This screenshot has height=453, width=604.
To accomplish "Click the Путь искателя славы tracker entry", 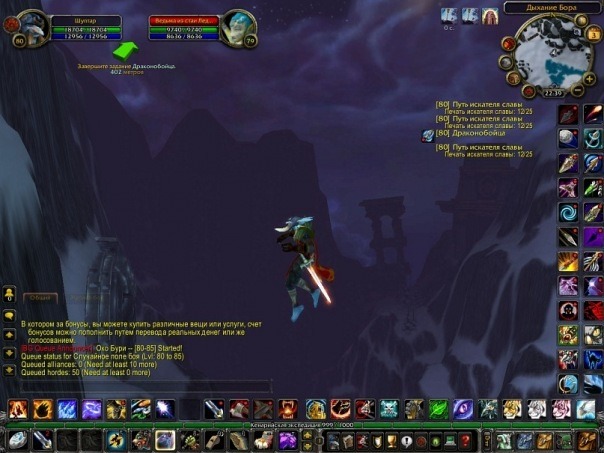I will point(484,104).
